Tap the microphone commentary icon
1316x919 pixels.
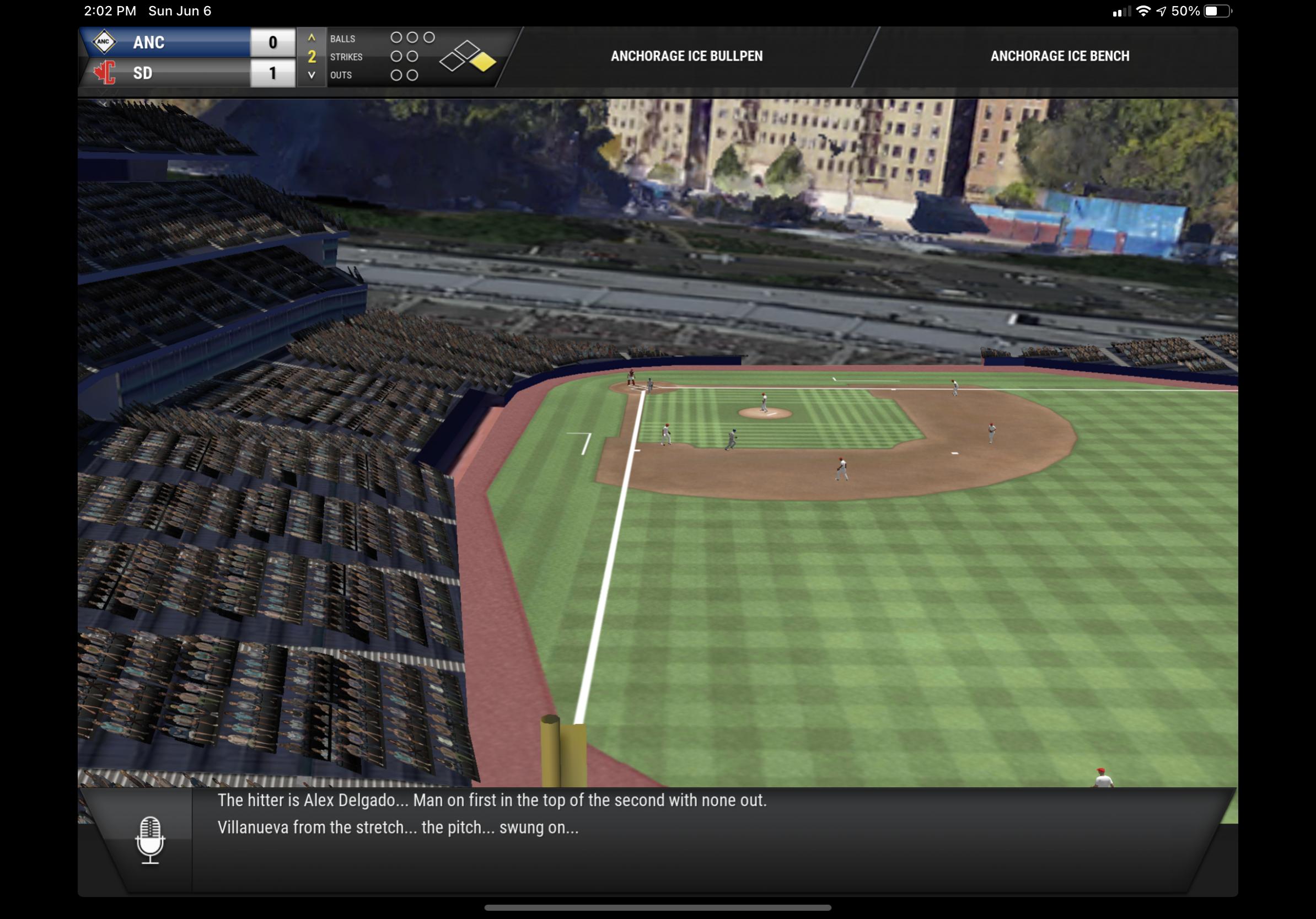click(150, 840)
